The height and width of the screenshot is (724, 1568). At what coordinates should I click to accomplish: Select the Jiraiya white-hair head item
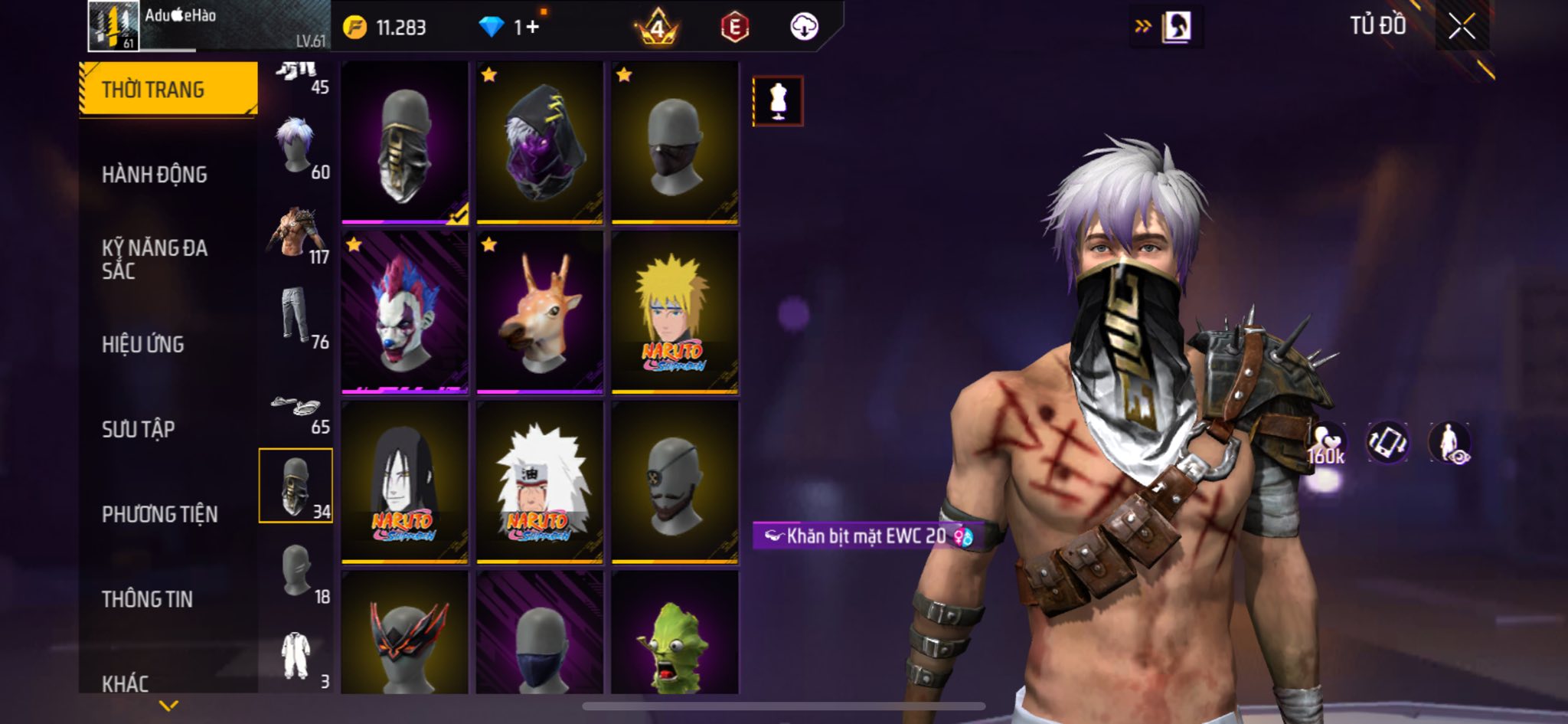click(x=539, y=481)
